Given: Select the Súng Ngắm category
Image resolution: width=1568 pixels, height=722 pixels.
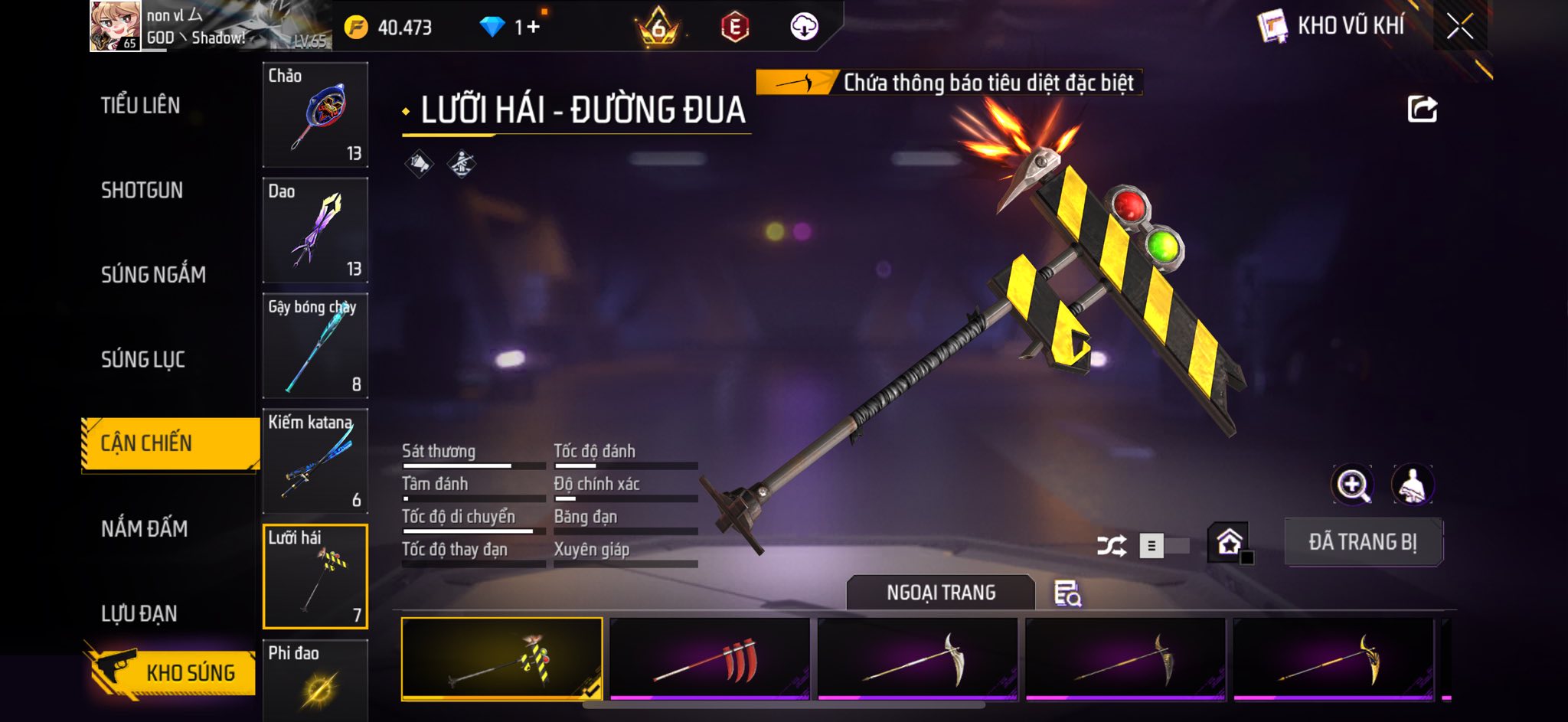Looking at the screenshot, I should click(x=153, y=275).
